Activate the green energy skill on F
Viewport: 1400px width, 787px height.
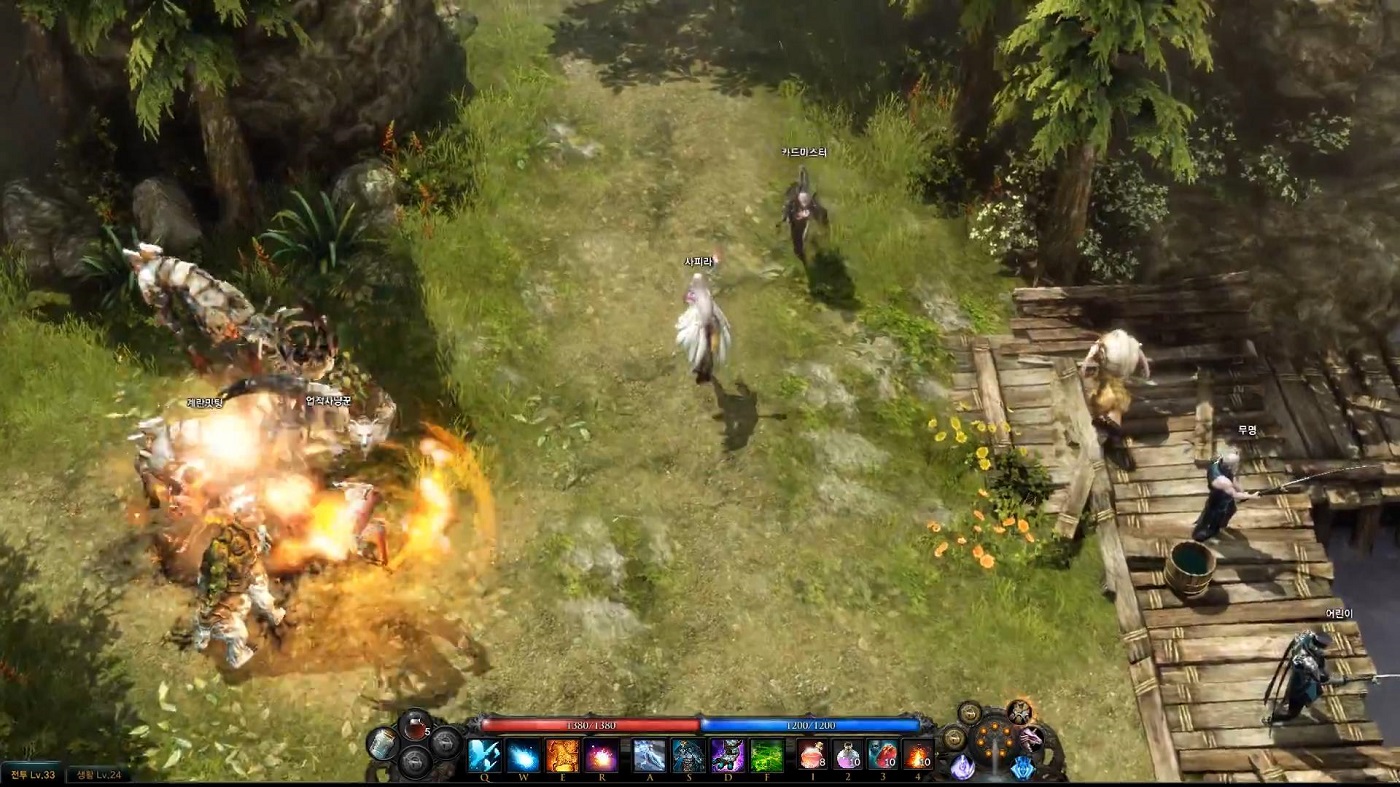click(767, 755)
